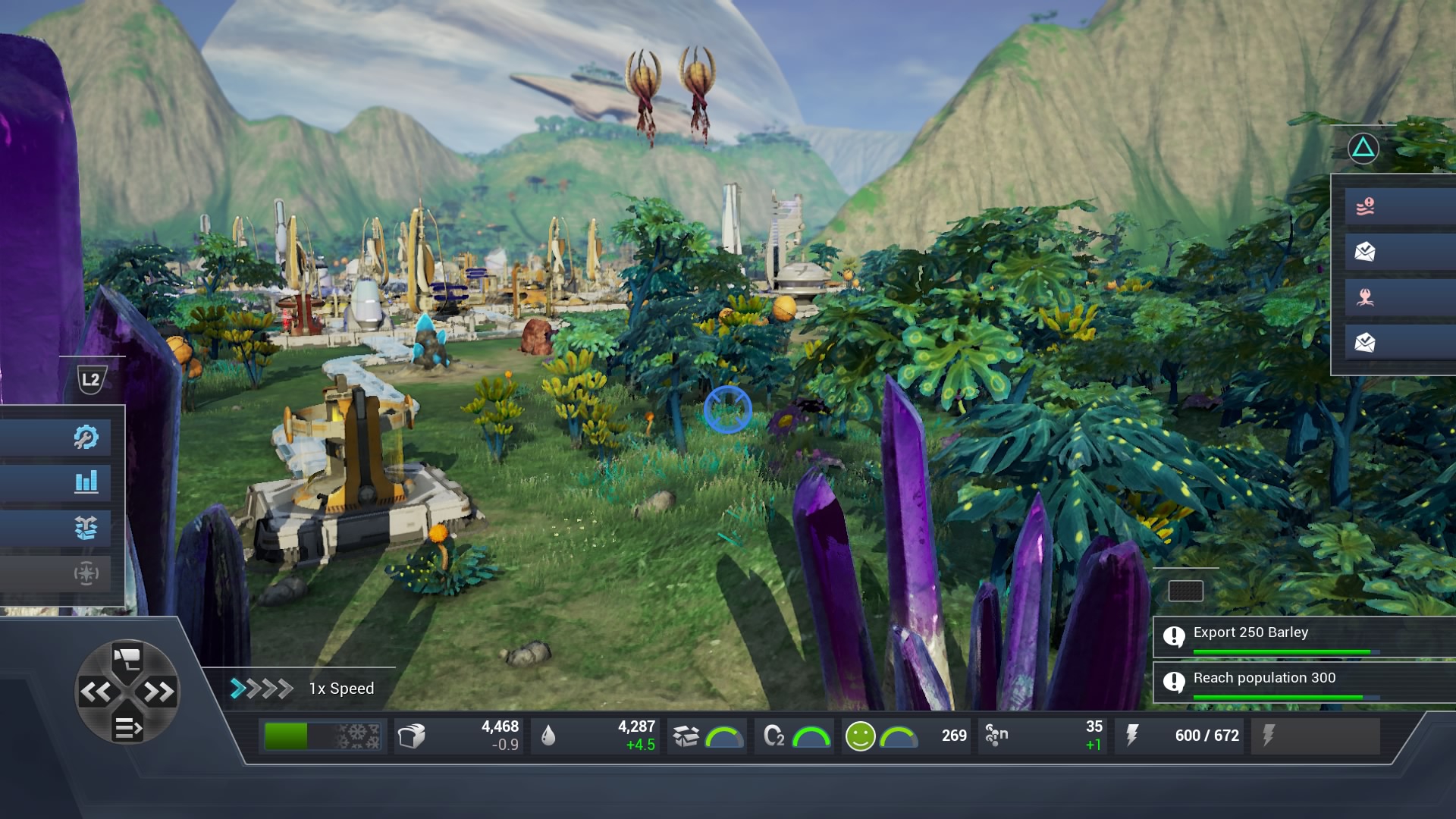Increase game speed with the fast-forward arrows

coord(158,692)
